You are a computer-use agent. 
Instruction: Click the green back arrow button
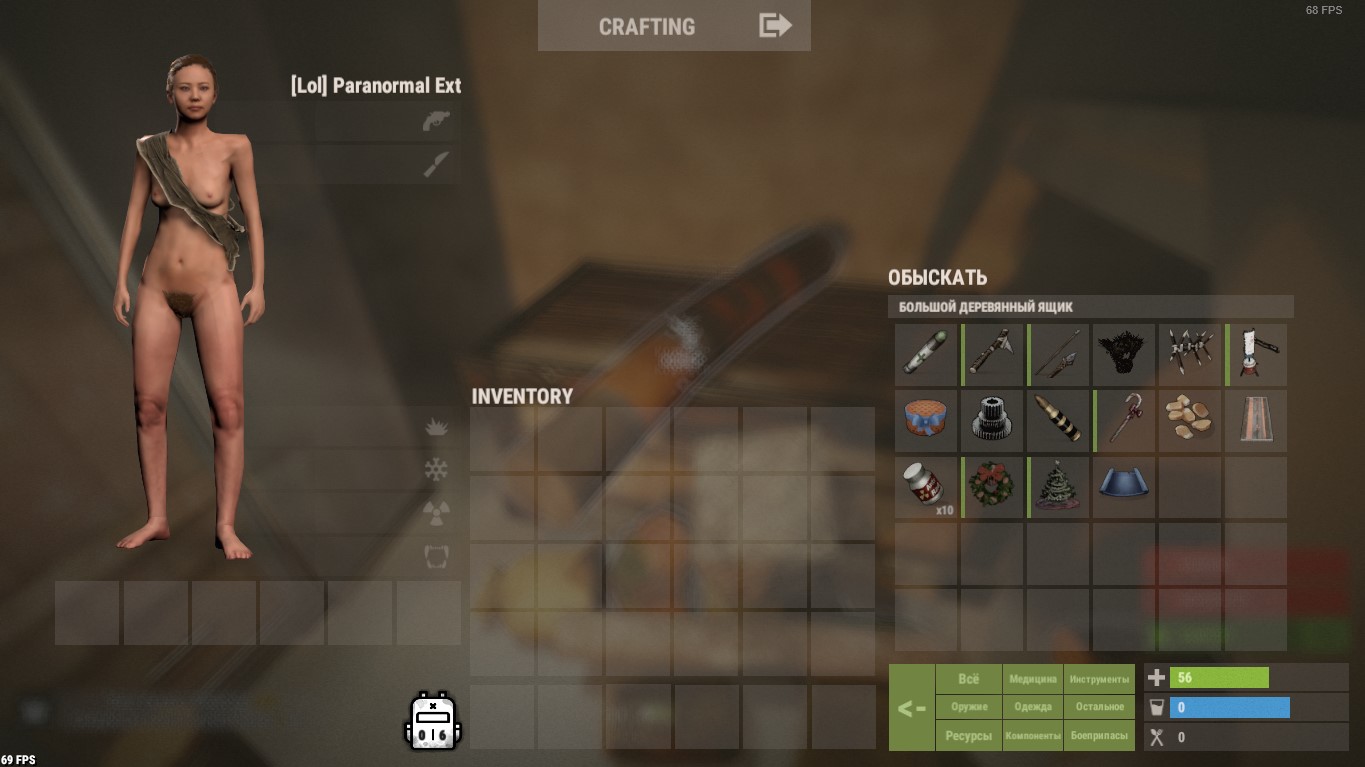click(911, 708)
